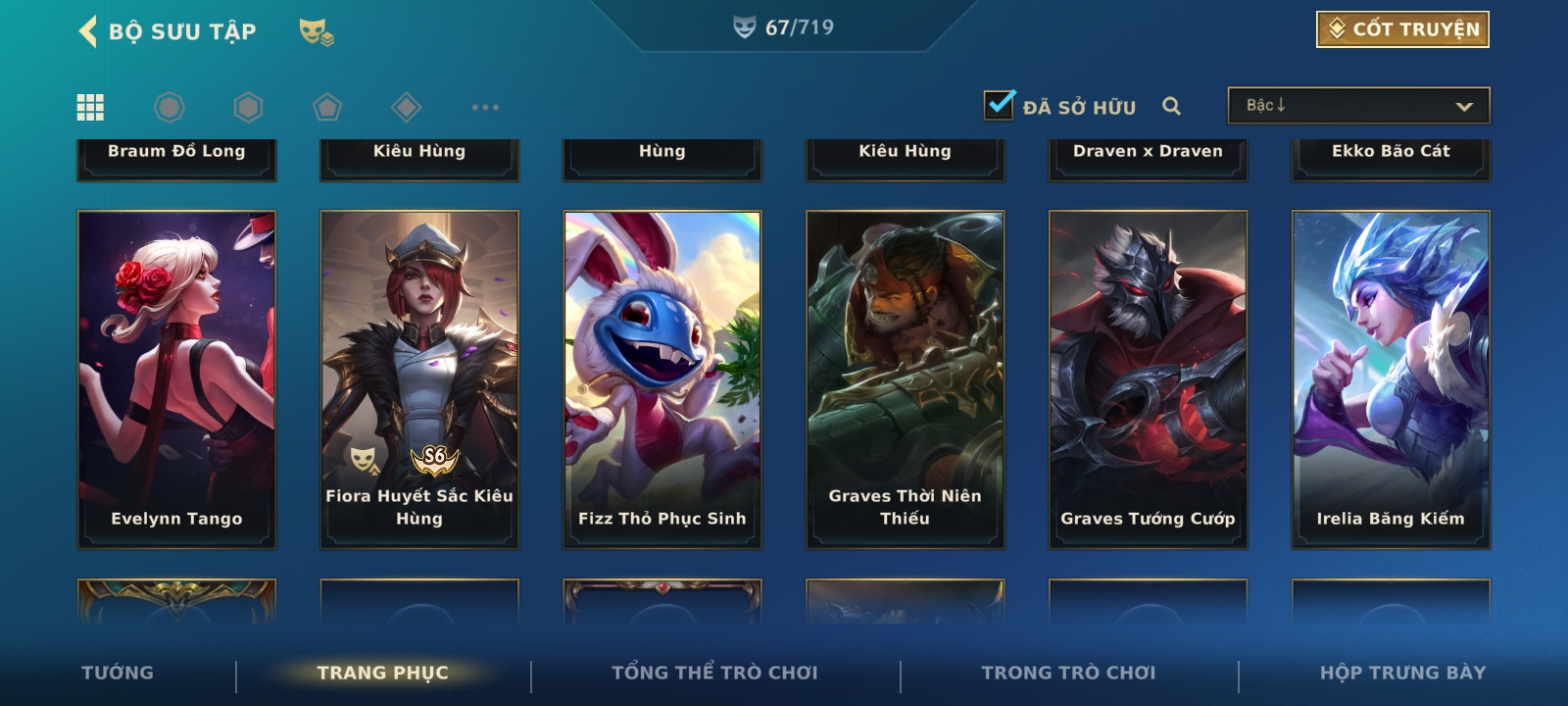Screen dimensions: 1568x706
Task: Pick the Graves Thời Niên Thiếu card
Action: pyautogui.click(x=906, y=378)
